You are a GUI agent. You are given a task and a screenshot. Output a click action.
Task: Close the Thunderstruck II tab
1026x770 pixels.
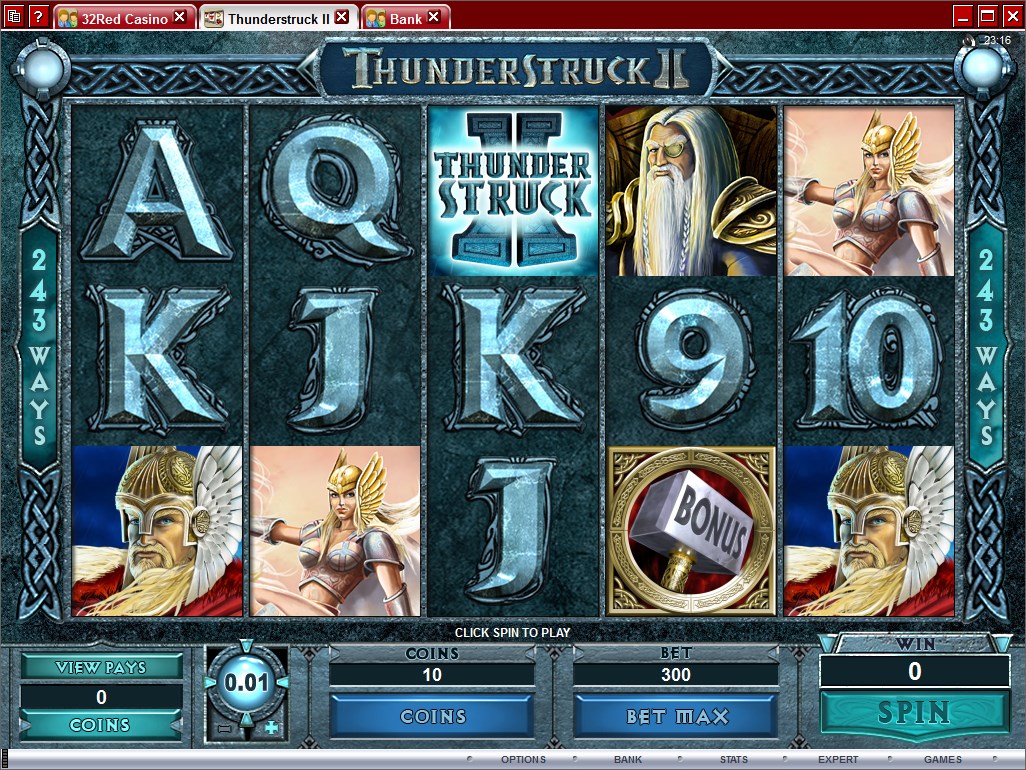coord(342,17)
